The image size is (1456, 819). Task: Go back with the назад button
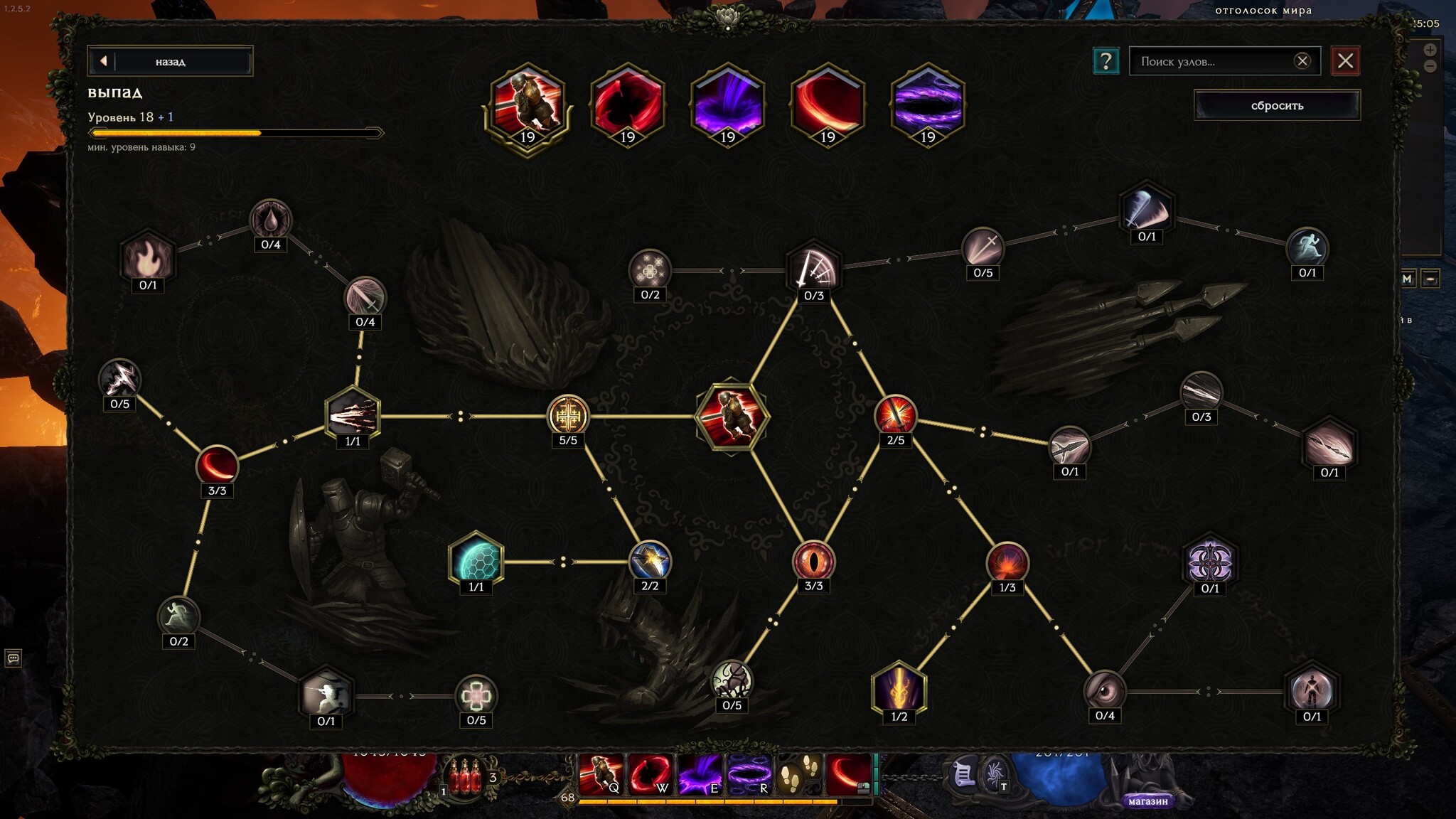[x=170, y=61]
